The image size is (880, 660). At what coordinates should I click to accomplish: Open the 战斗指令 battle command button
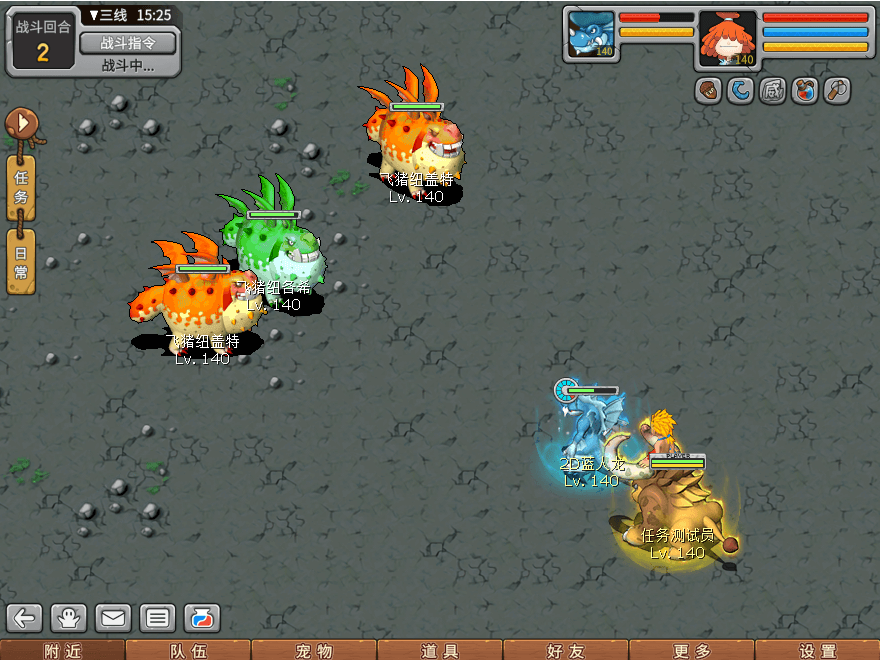click(127, 43)
